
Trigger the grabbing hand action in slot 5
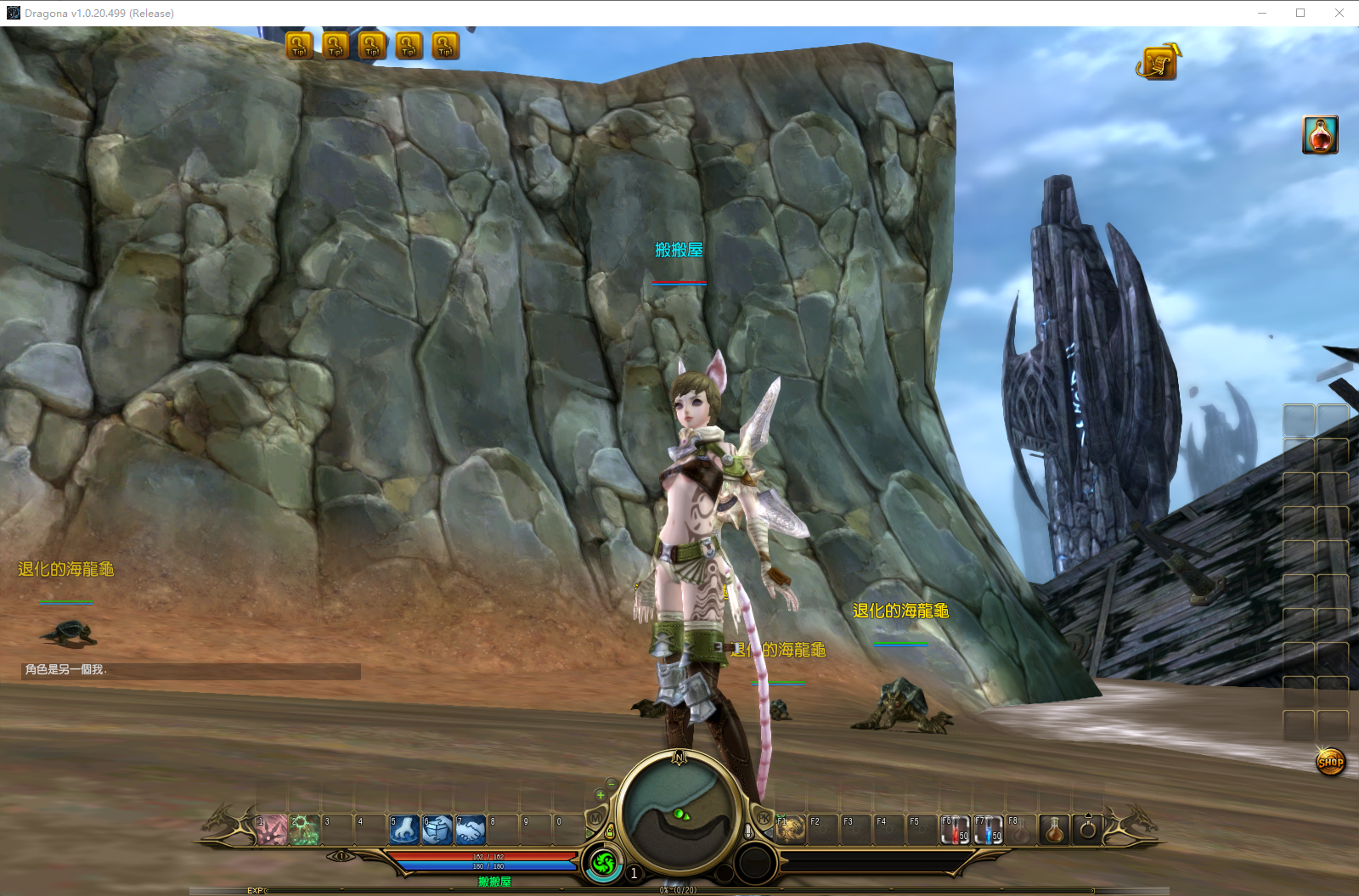[404, 830]
